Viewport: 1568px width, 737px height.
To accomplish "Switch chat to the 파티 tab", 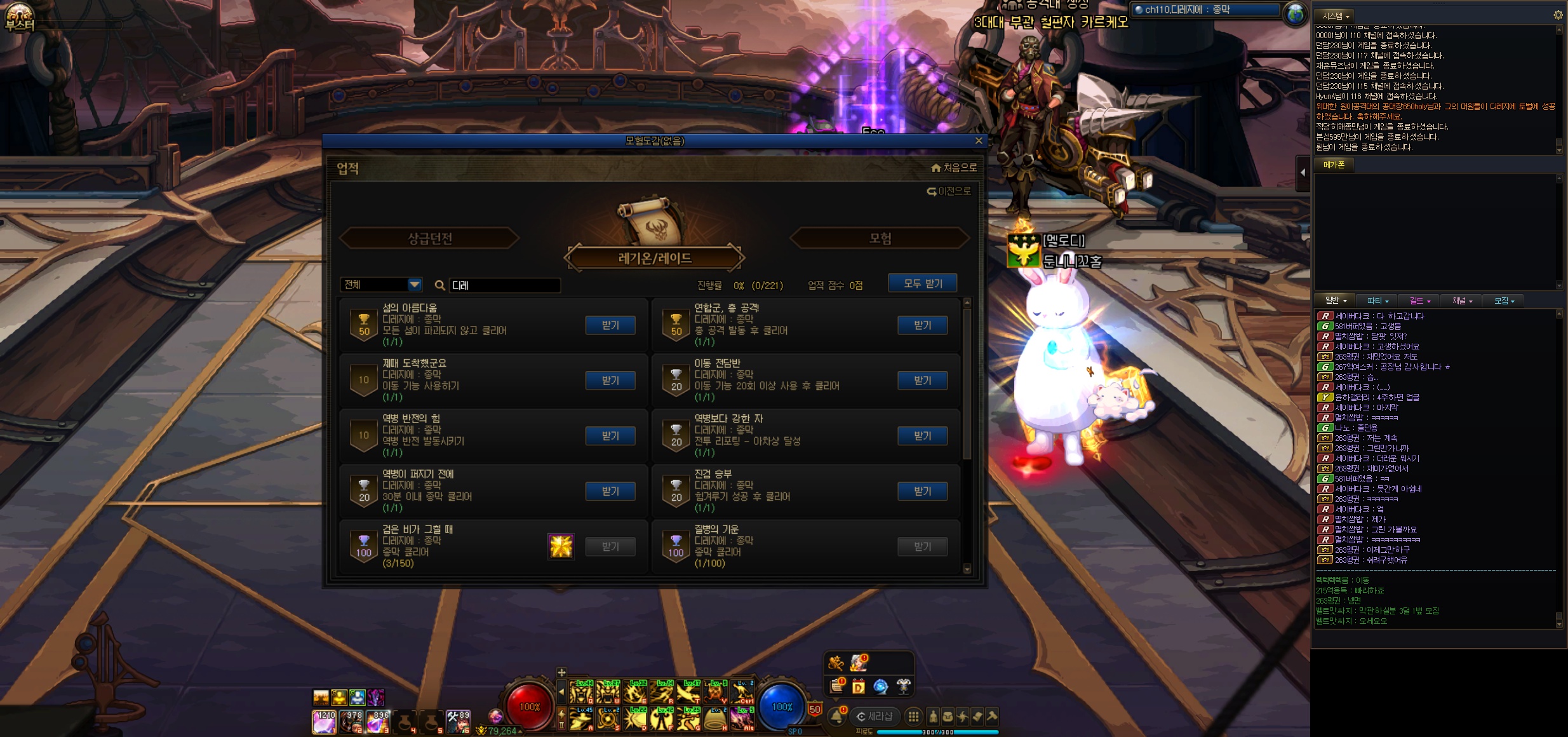I will [1377, 301].
